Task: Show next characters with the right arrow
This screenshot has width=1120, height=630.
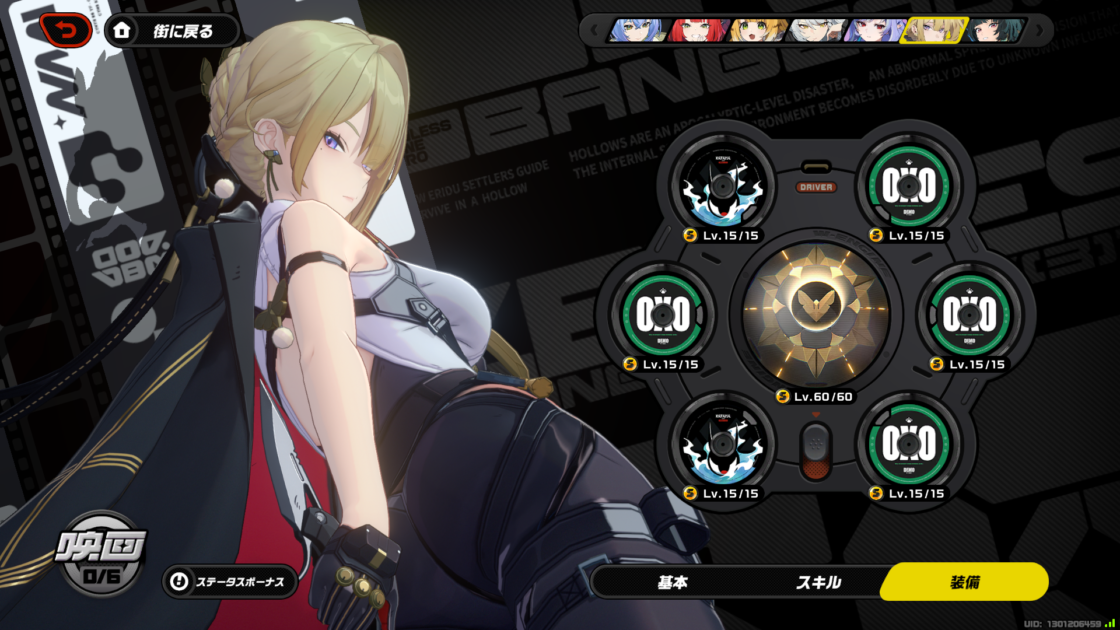Action: pos(1038,30)
